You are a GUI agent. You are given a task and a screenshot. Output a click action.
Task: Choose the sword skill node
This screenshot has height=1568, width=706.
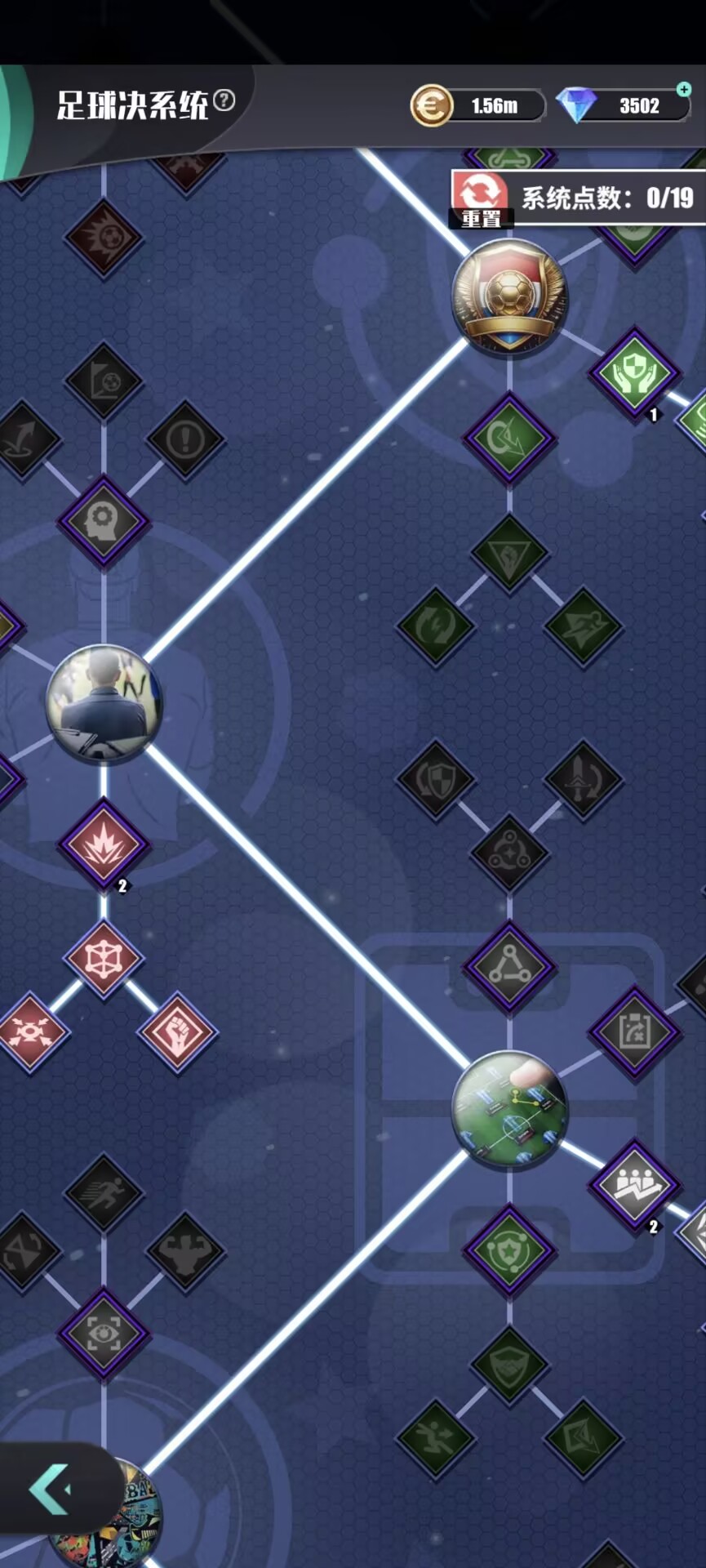point(583,779)
